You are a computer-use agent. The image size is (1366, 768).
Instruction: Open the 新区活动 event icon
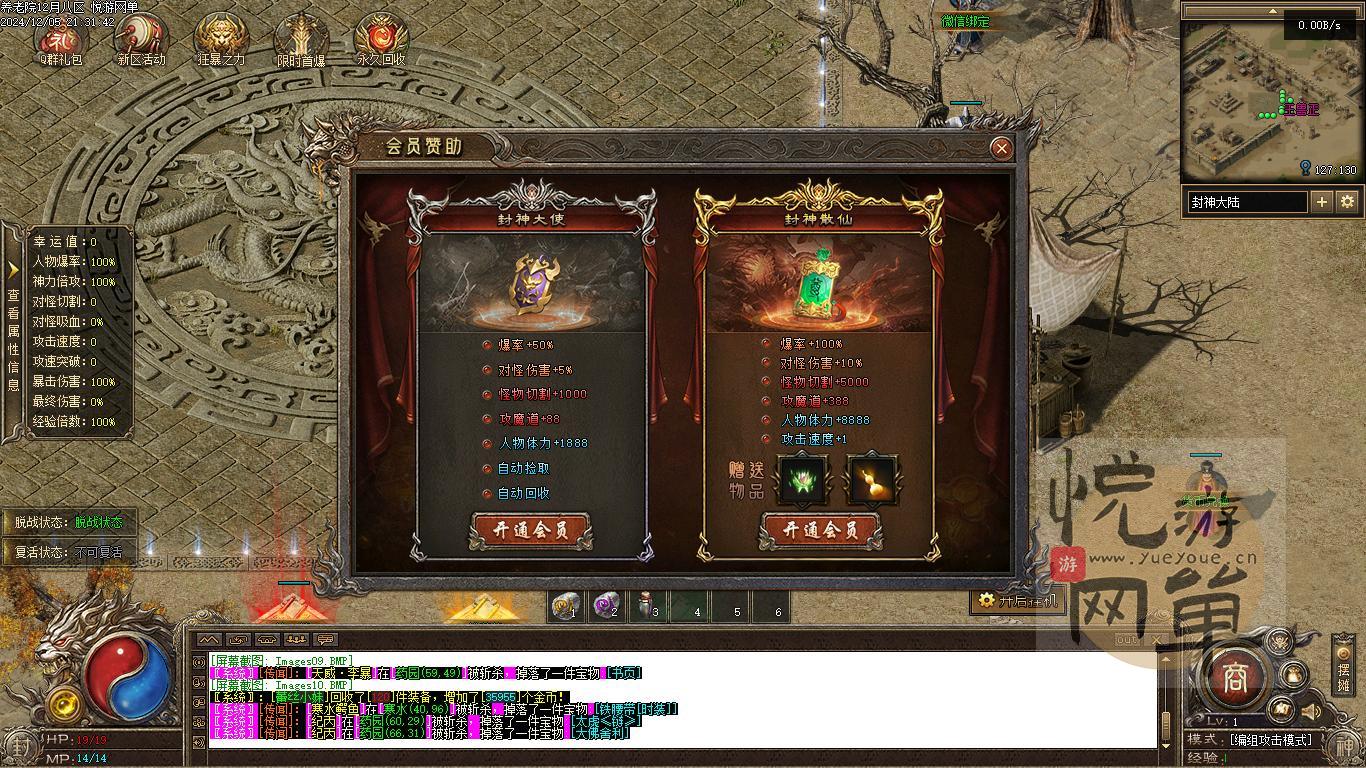pyautogui.click(x=141, y=40)
